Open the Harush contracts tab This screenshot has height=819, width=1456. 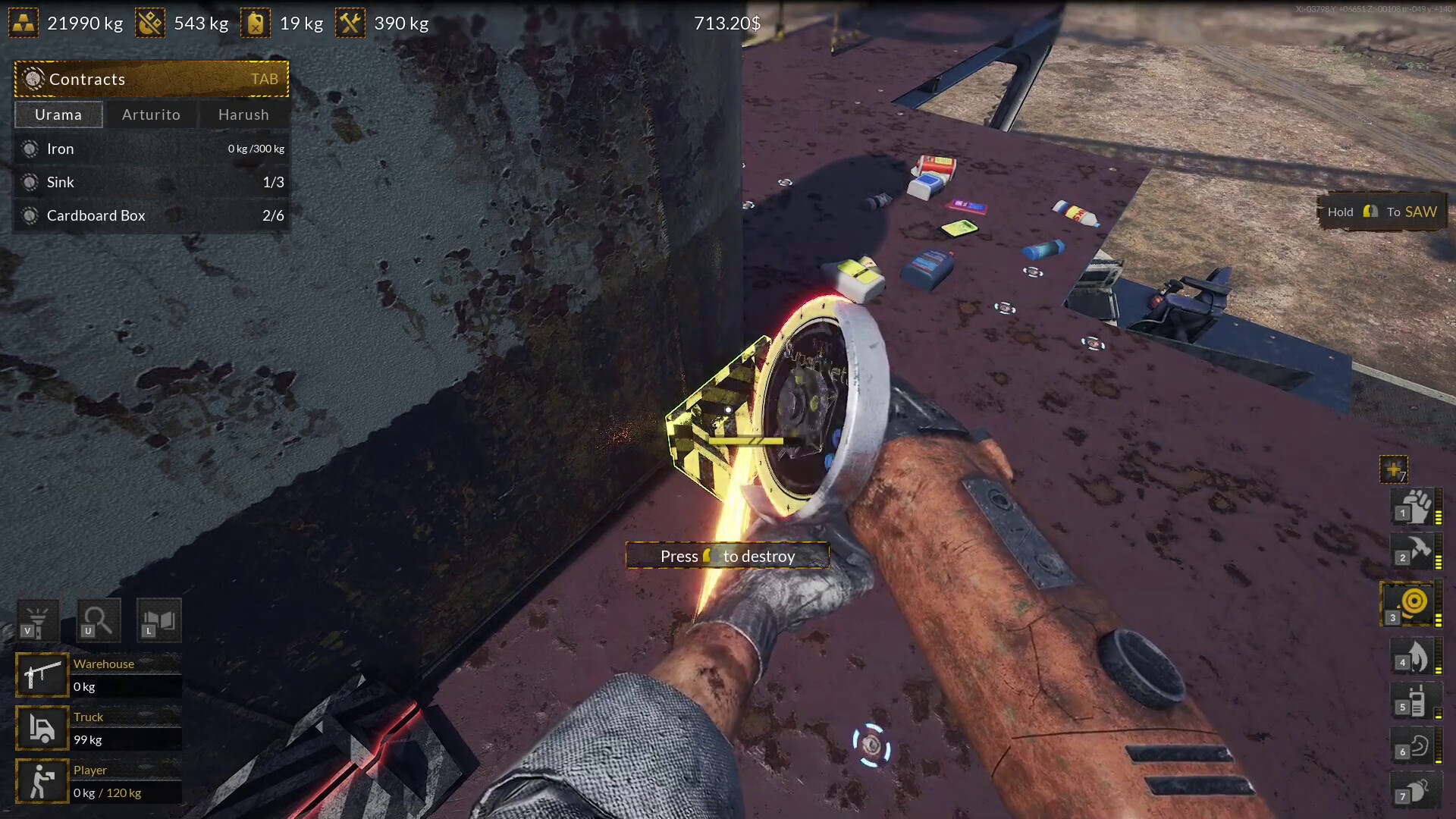[x=243, y=115]
